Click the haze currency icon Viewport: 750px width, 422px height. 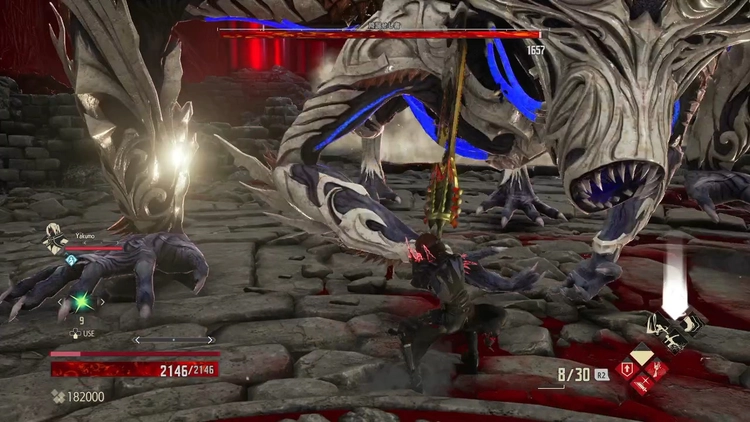pyautogui.click(x=59, y=397)
